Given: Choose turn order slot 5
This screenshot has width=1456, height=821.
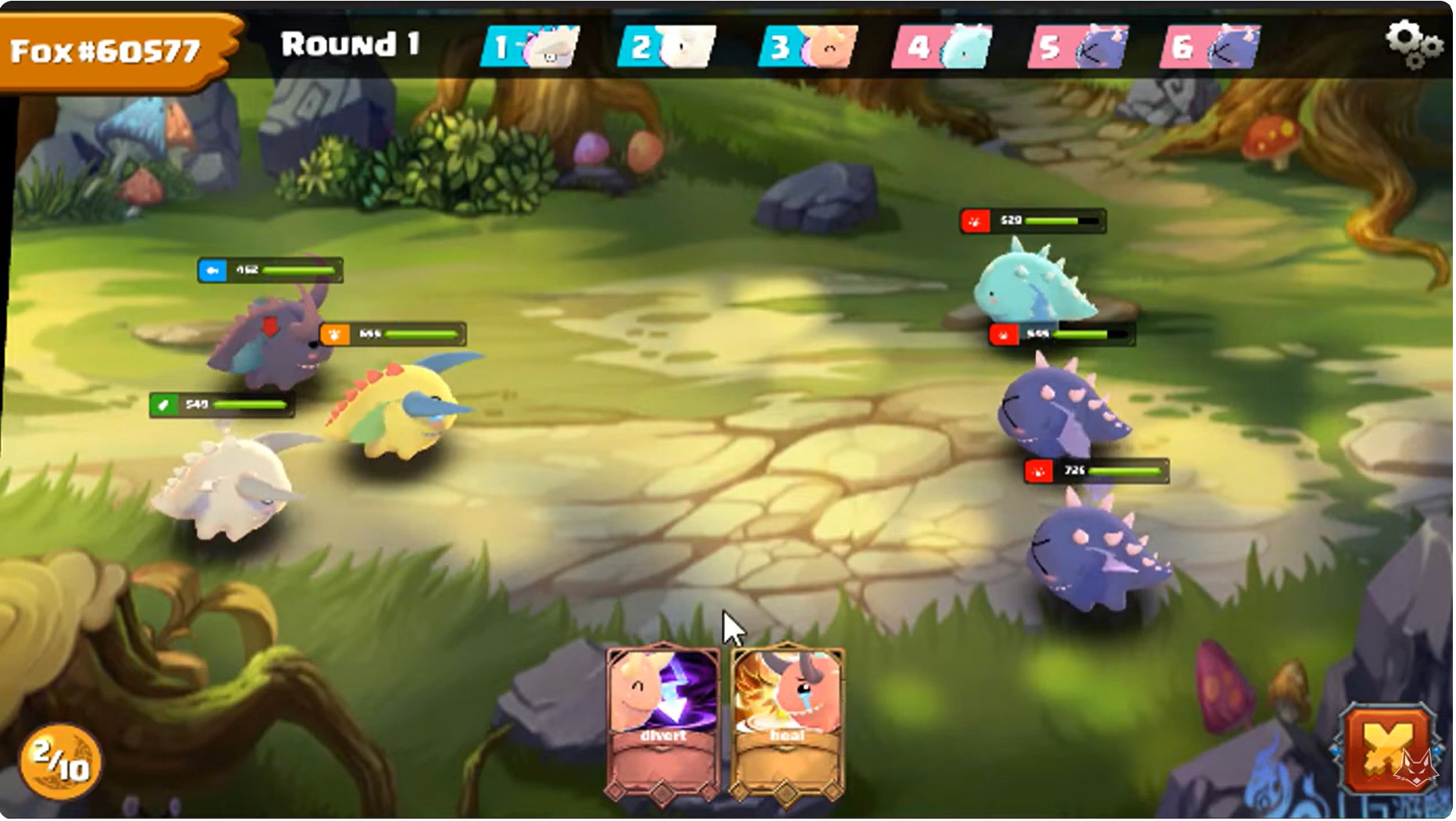Looking at the screenshot, I should (1079, 47).
